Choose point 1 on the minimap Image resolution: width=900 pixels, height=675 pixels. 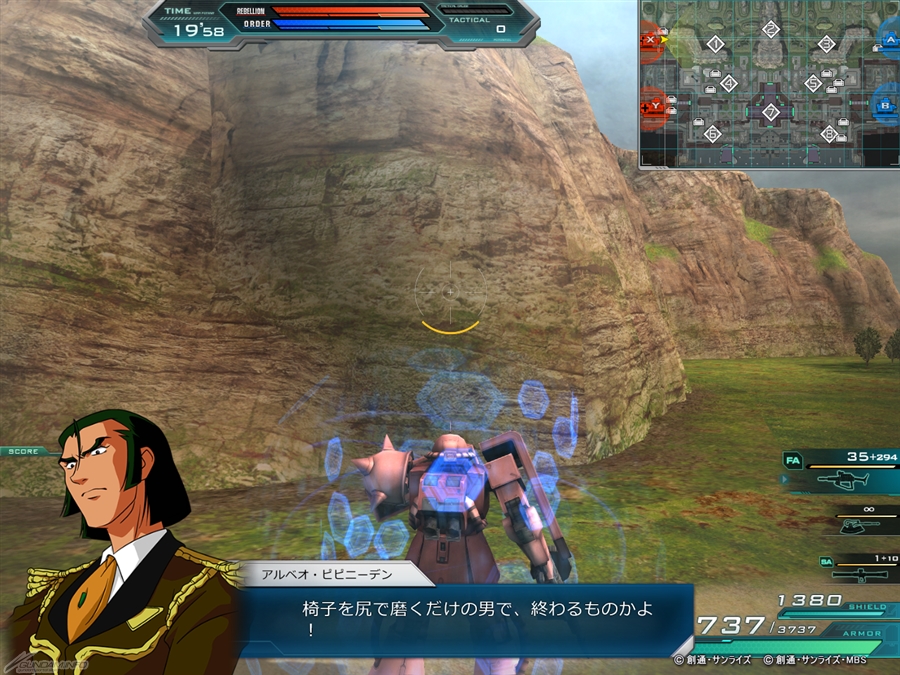[x=714, y=44]
